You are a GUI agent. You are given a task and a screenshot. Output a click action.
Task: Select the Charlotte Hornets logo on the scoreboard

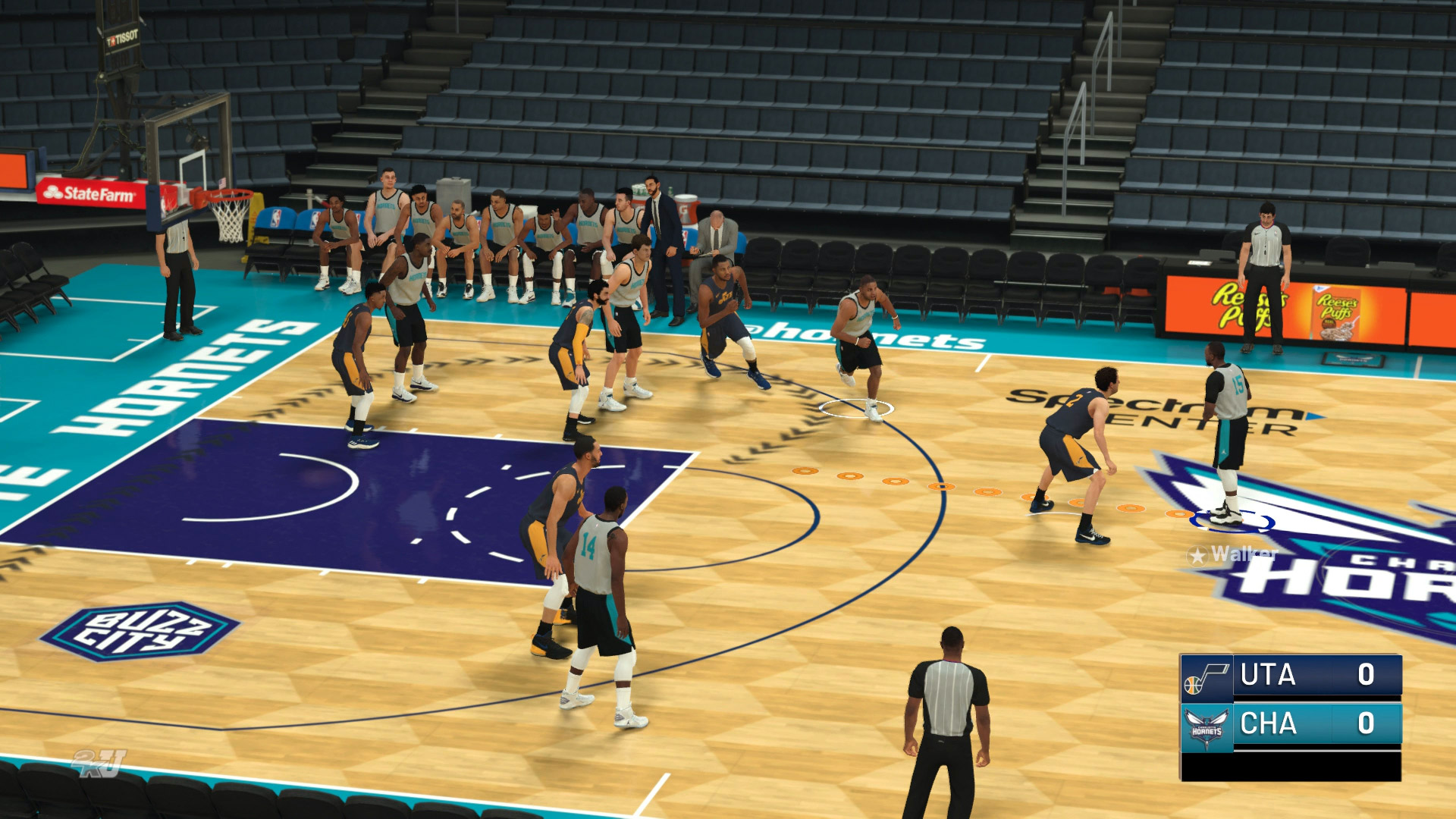click(1206, 726)
